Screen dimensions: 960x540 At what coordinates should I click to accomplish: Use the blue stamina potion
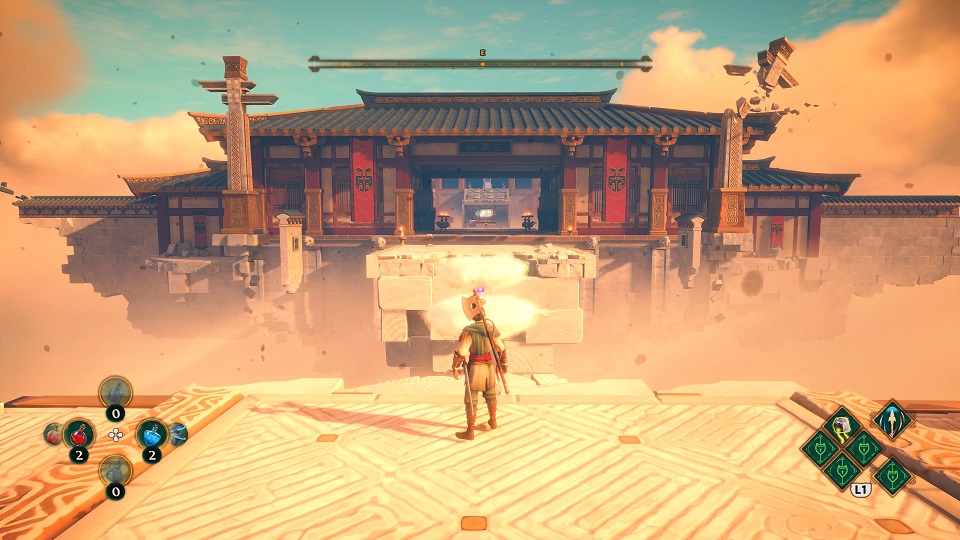[x=151, y=434]
